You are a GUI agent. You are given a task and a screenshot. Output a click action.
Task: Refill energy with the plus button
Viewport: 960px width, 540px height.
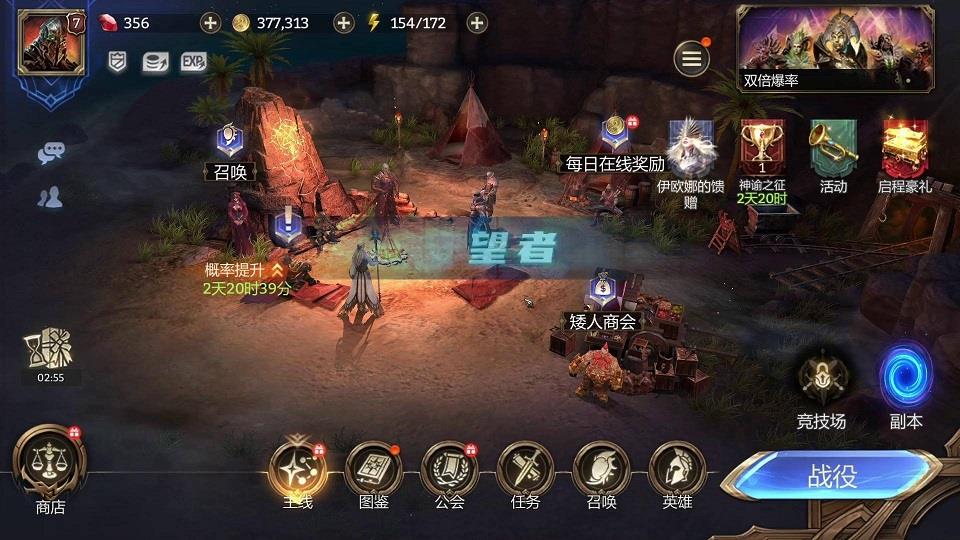tap(477, 22)
